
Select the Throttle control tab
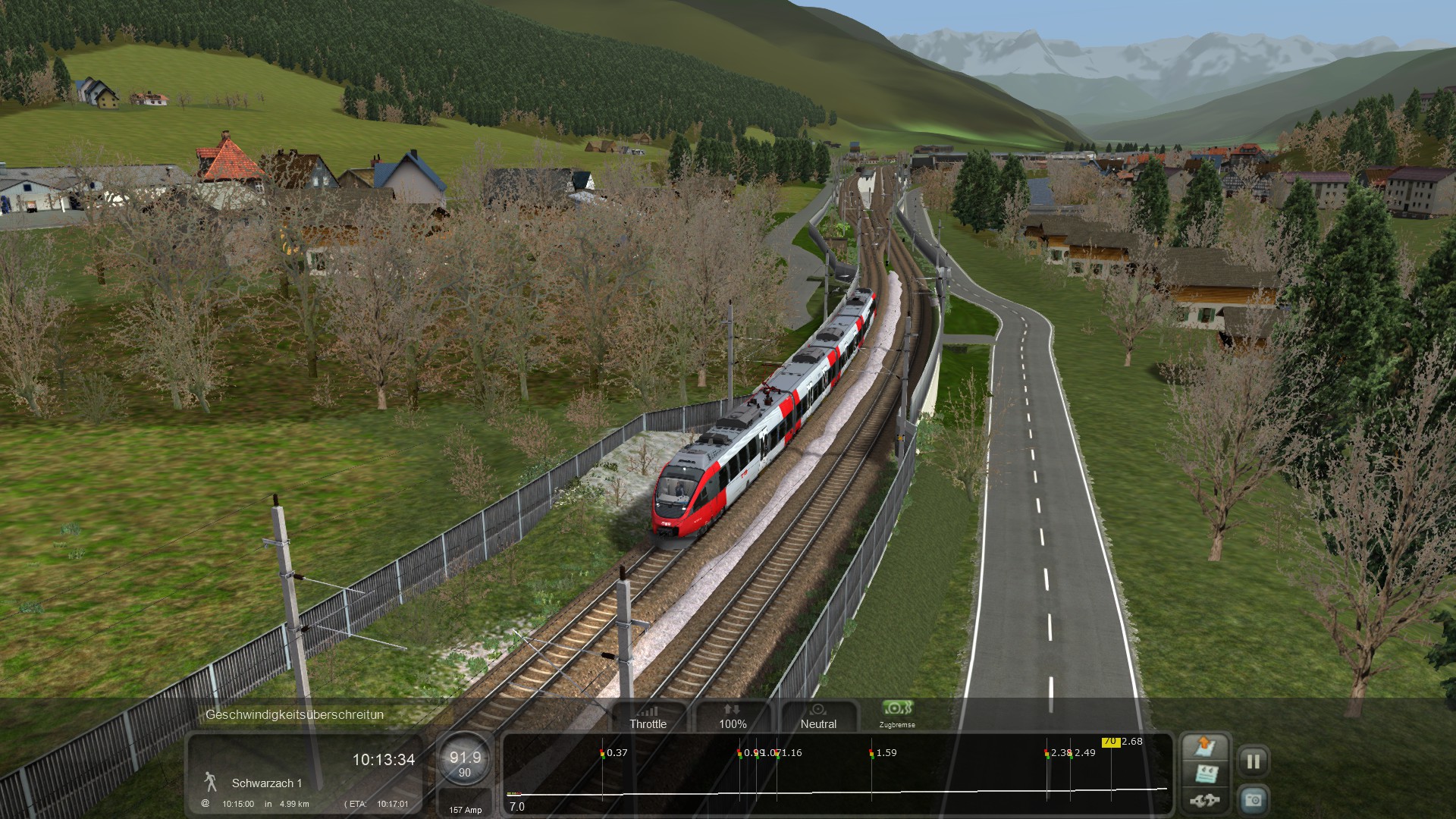pyautogui.click(x=648, y=717)
